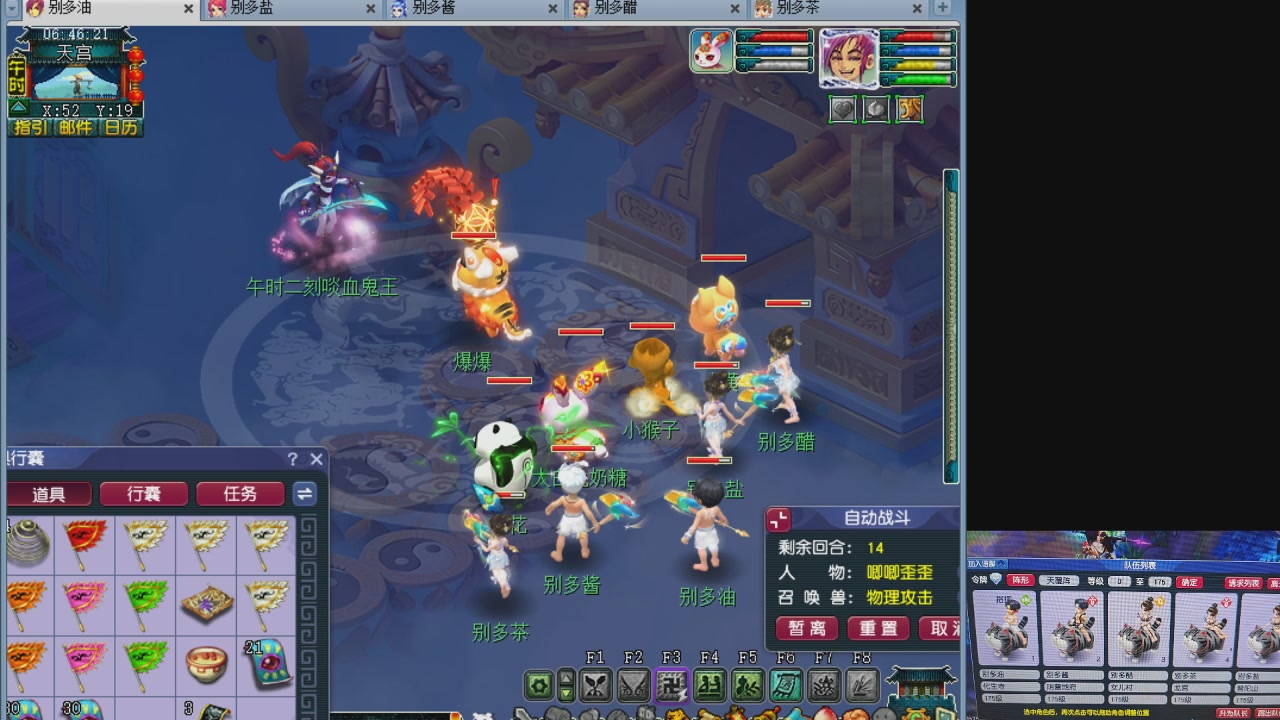This screenshot has height=720, width=1280.
Task: Click the heart icon beneath the character portrait
Action: coord(842,109)
